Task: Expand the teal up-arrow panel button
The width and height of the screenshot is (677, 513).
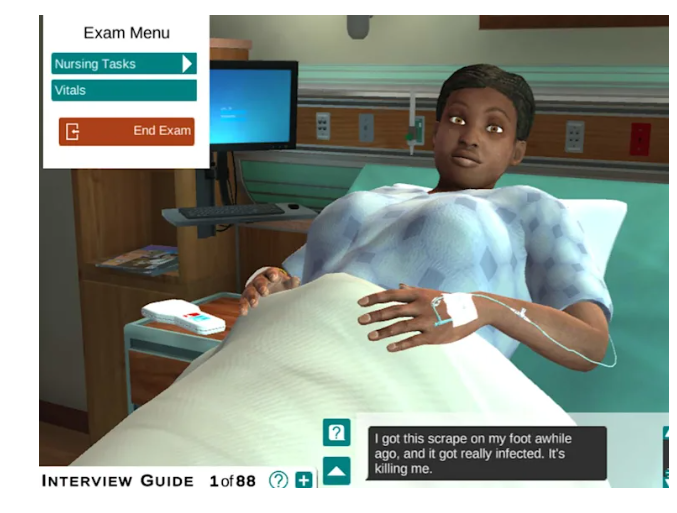Action: 336,470
